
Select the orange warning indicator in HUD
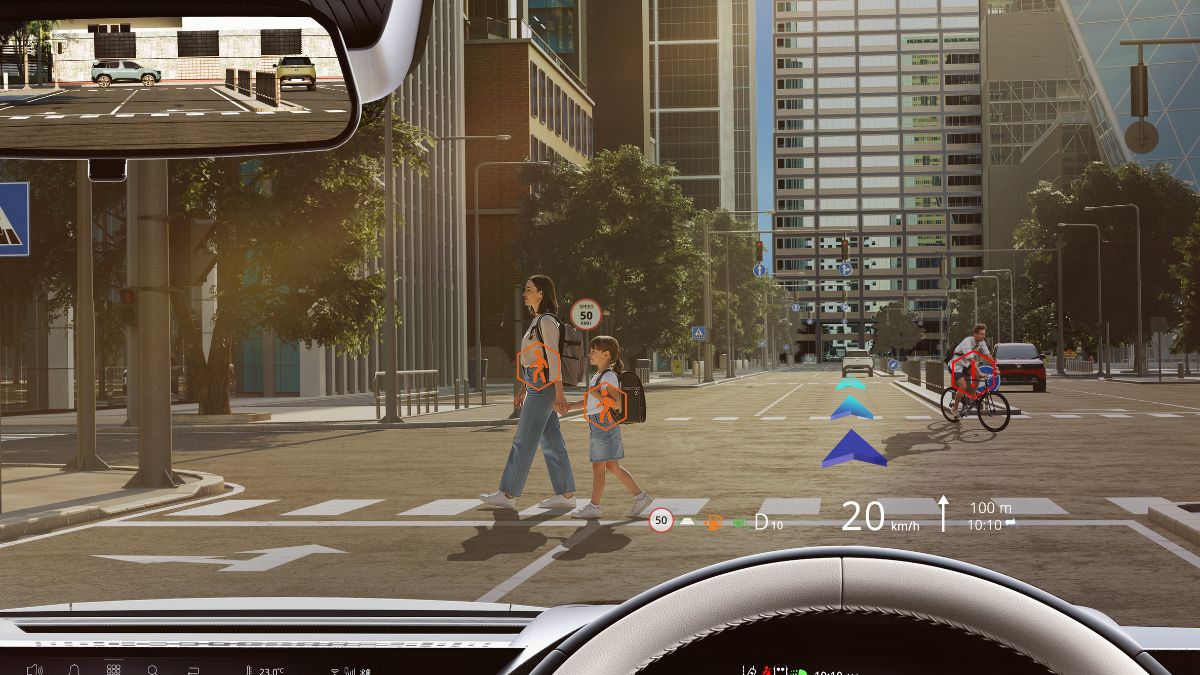(714, 522)
